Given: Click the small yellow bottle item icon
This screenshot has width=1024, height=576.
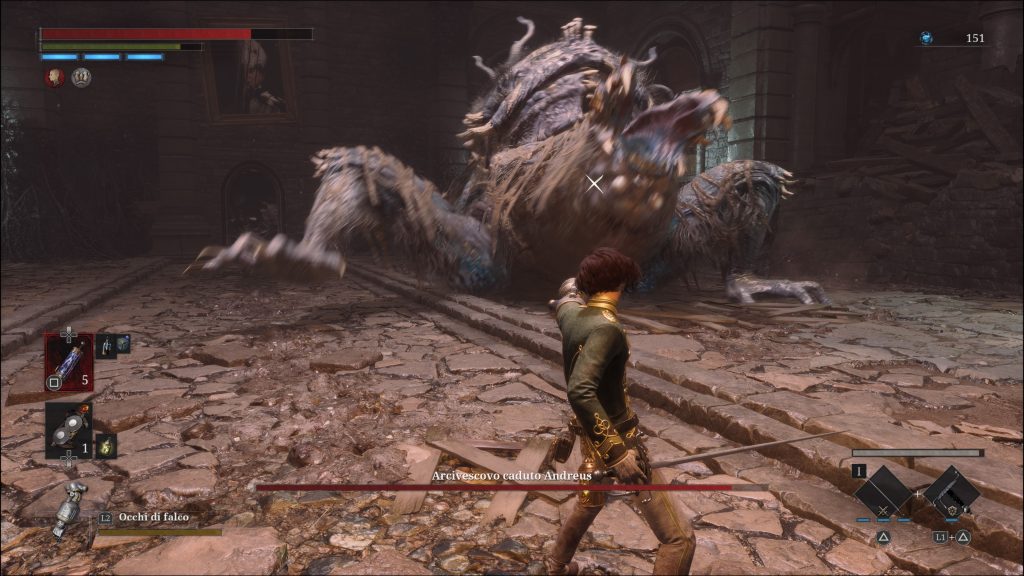Looking at the screenshot, I should 106,446.
